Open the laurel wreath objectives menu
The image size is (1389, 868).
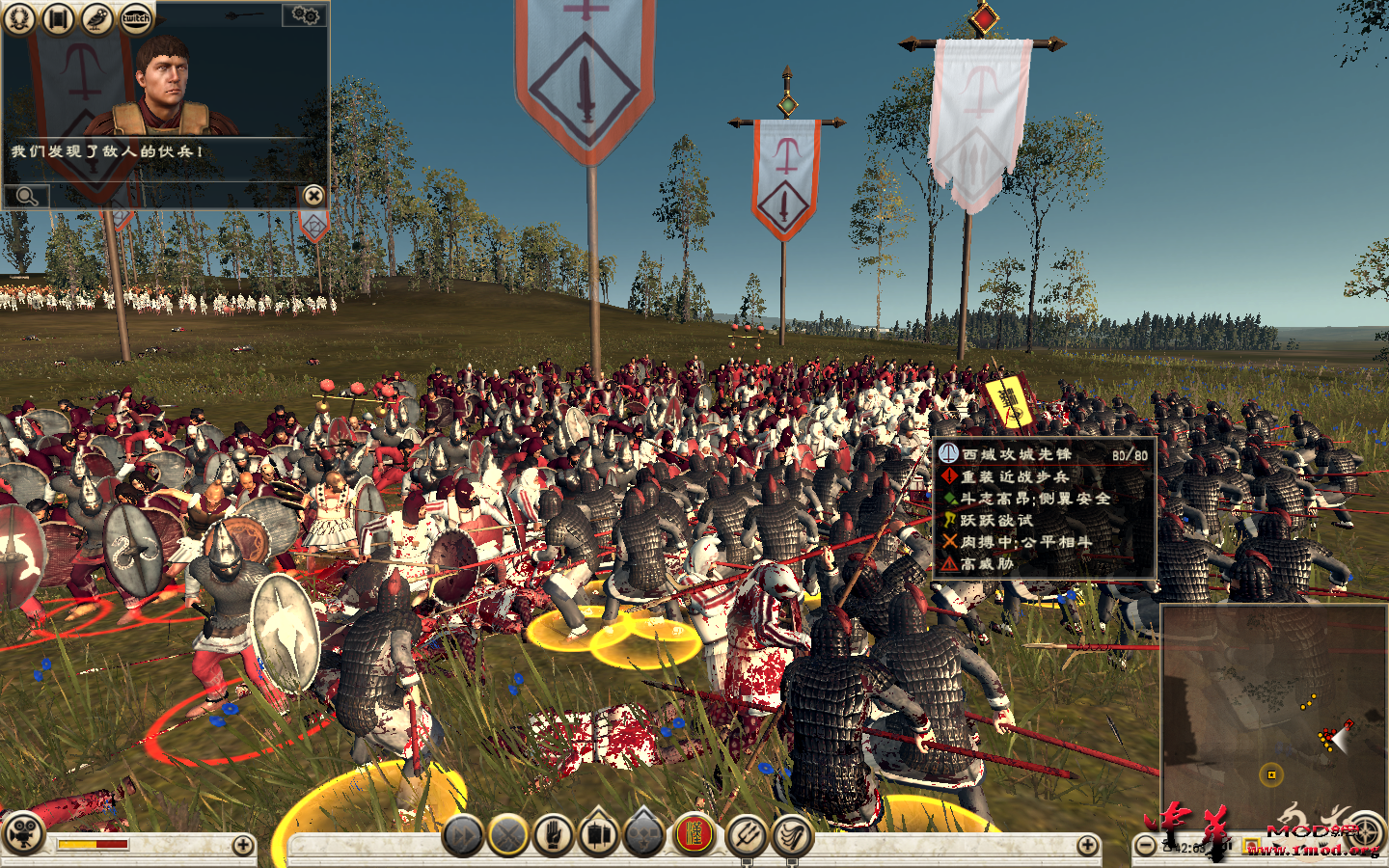pos(17,16)
